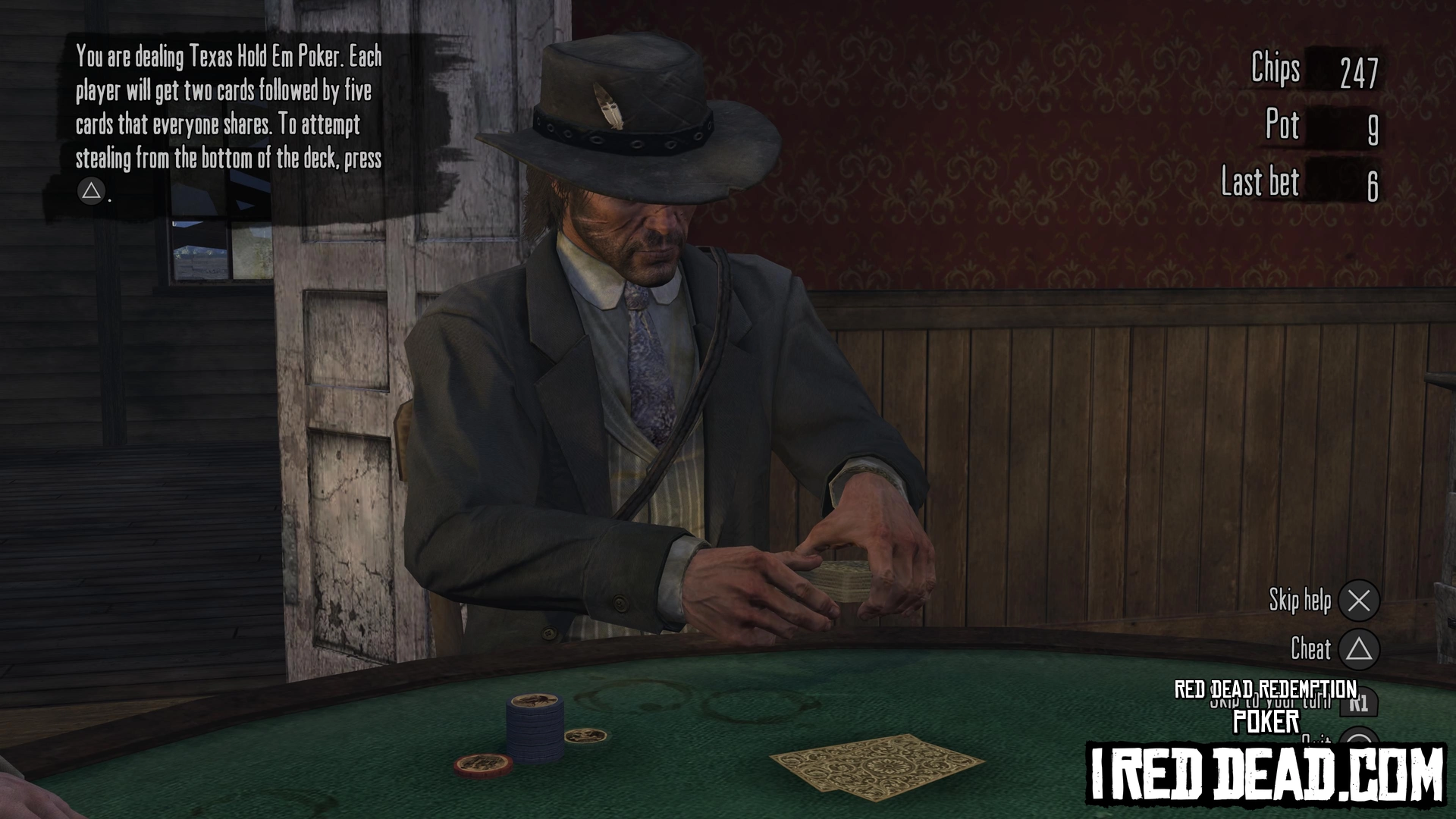Select the Cheat option

coord(1357,649)
